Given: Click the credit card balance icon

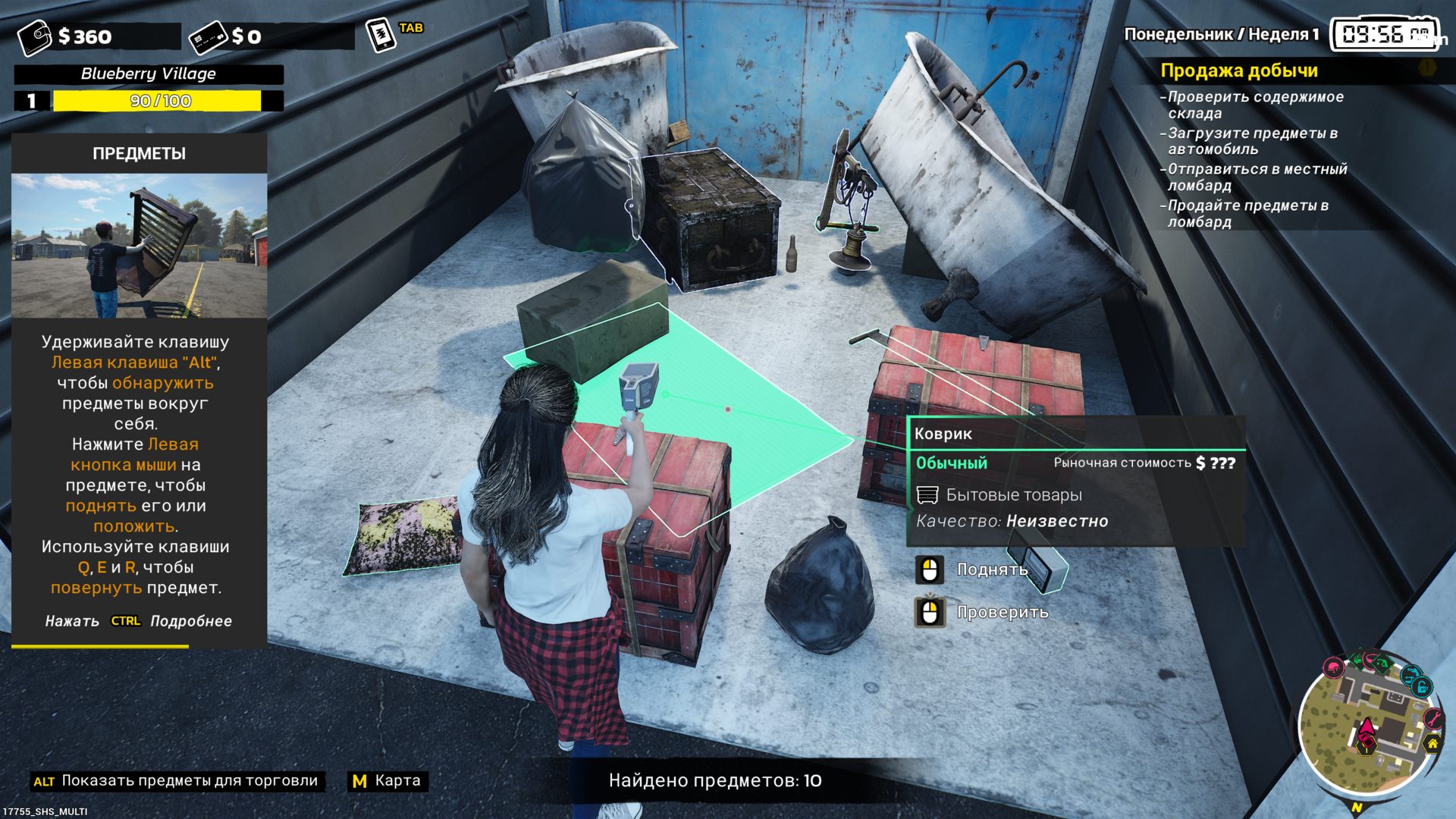Looking at the screenshot, I should pyautogui.click(x=208, y=37).
